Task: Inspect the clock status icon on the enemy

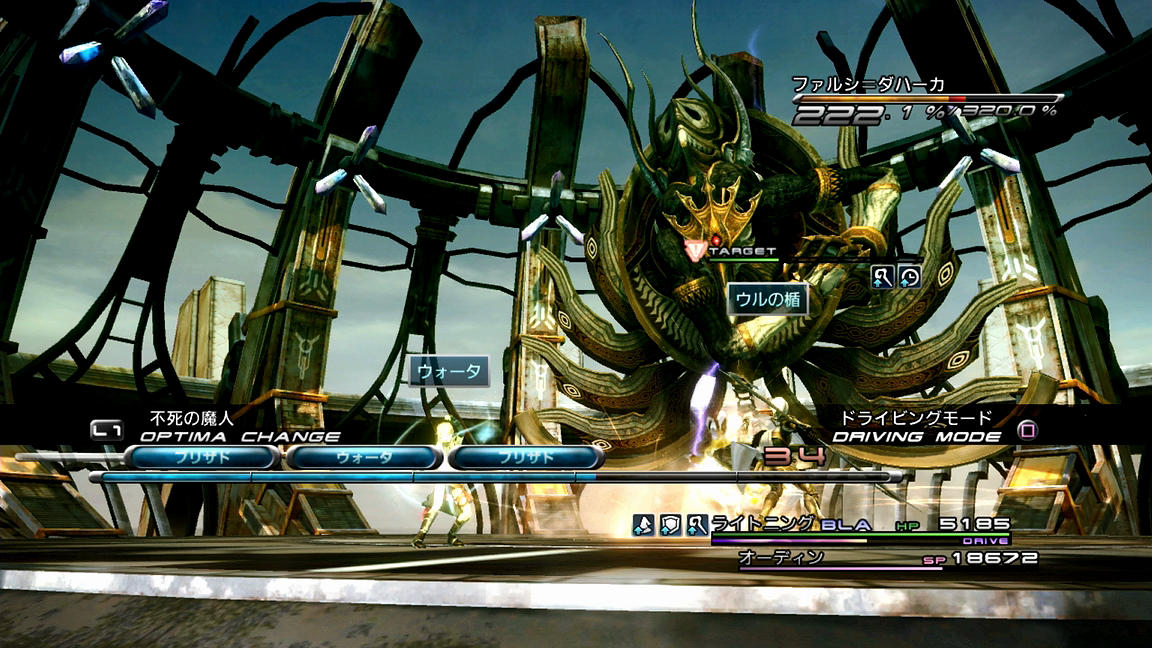Action: [909, 277]
